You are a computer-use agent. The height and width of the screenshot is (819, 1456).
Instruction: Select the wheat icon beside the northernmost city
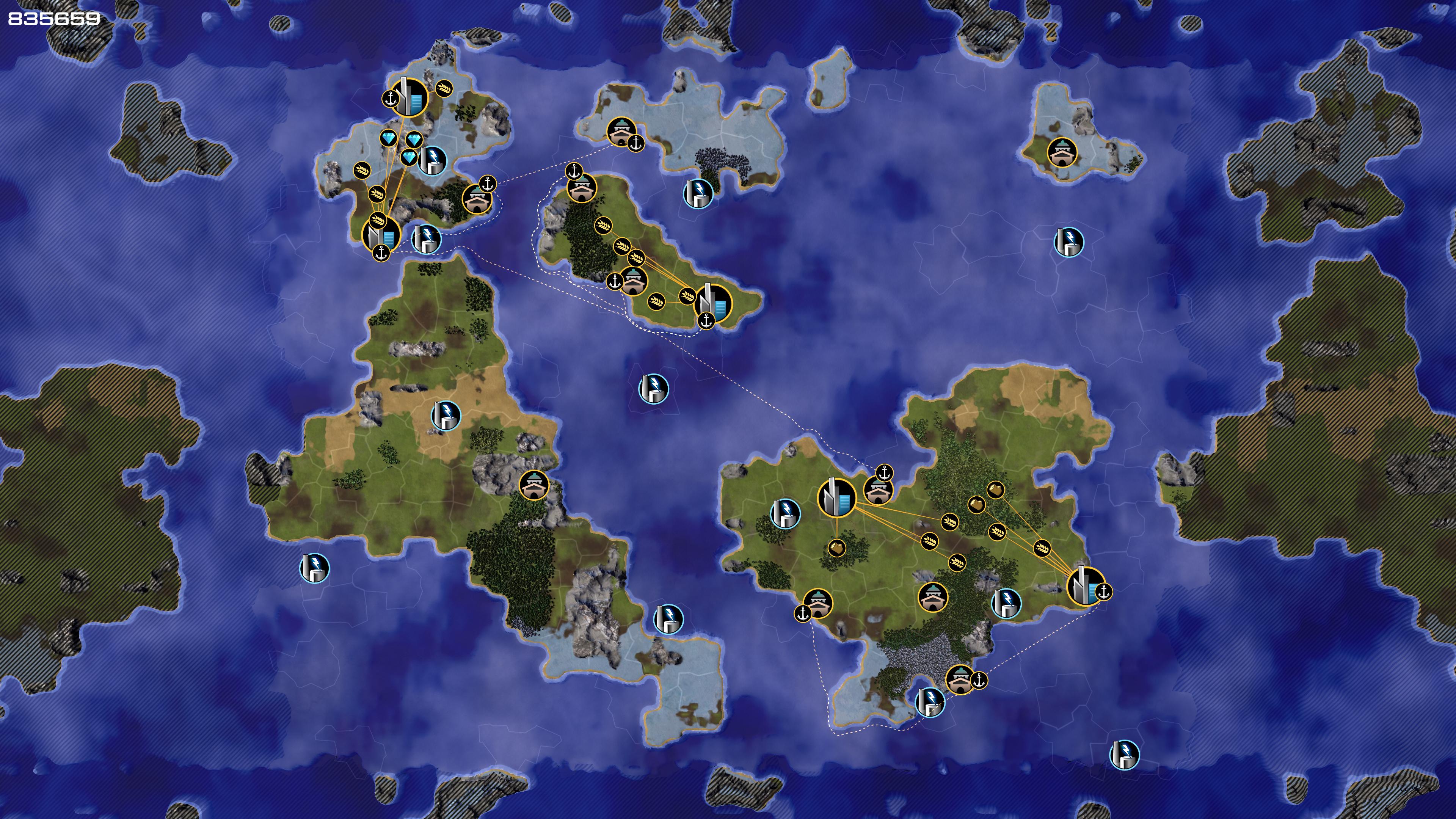click(444, 88)
